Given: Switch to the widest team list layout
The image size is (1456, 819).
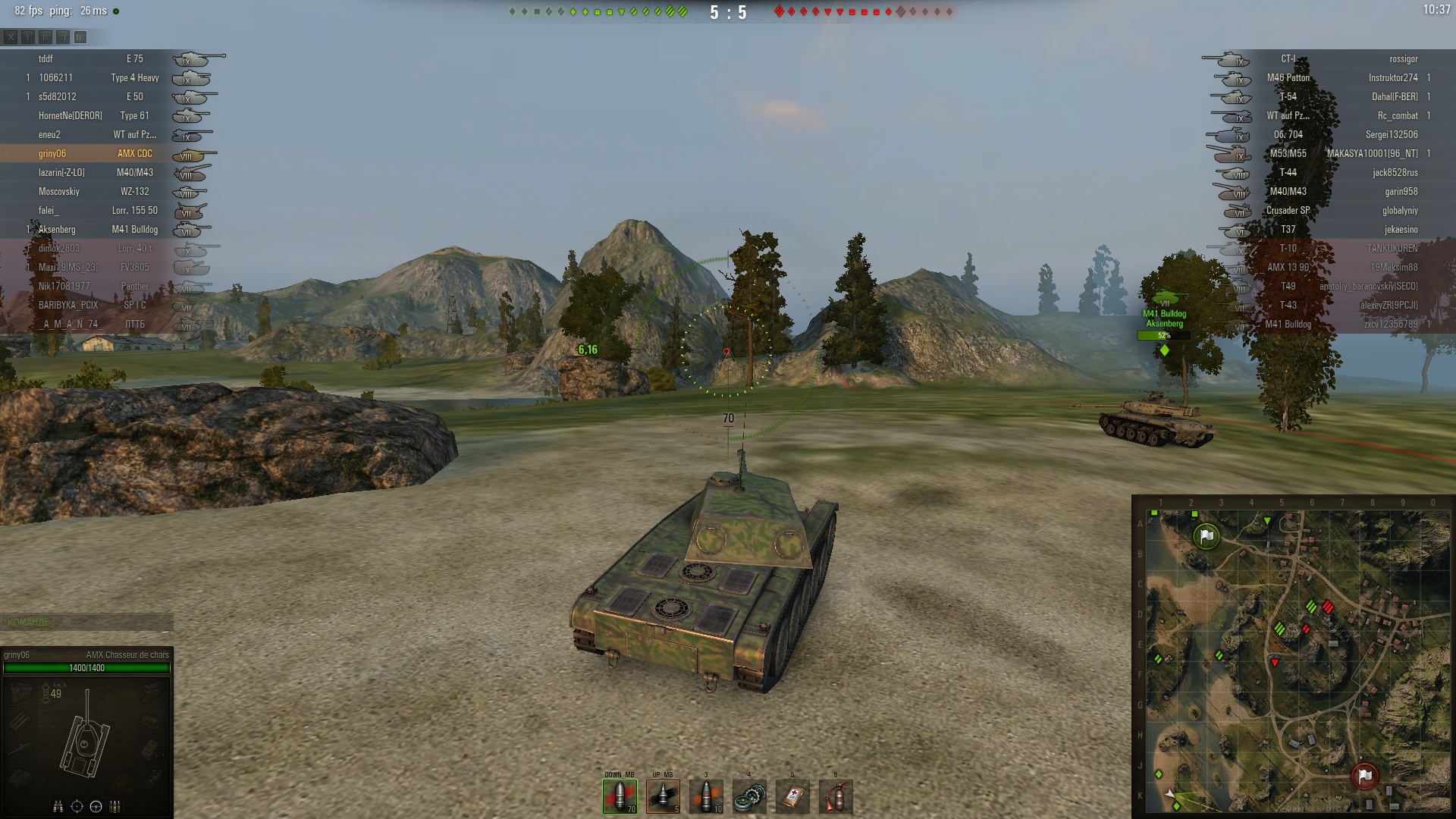Looking at the screenshot, I should 80,36.
